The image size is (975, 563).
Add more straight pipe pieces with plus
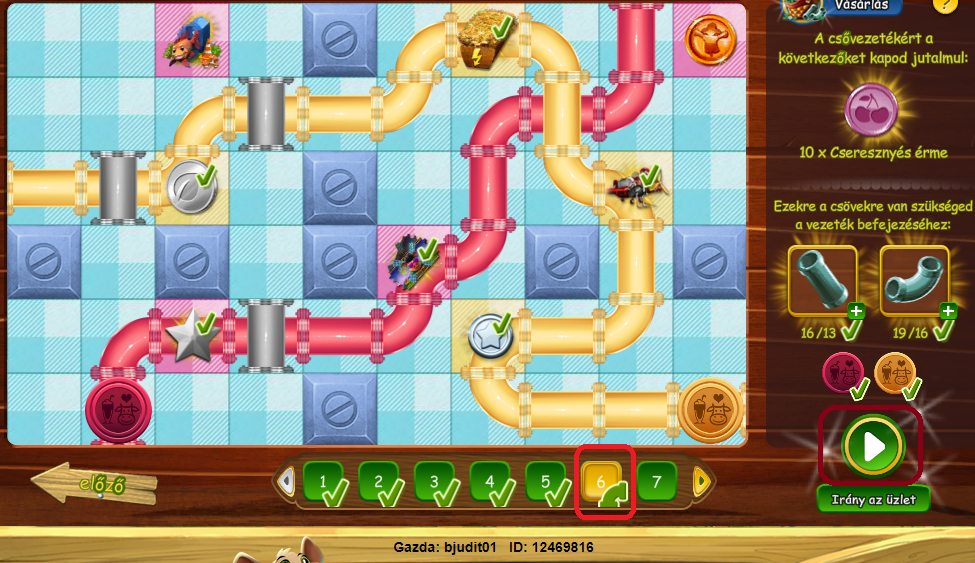pyautogui.click(x=856, y=311)
